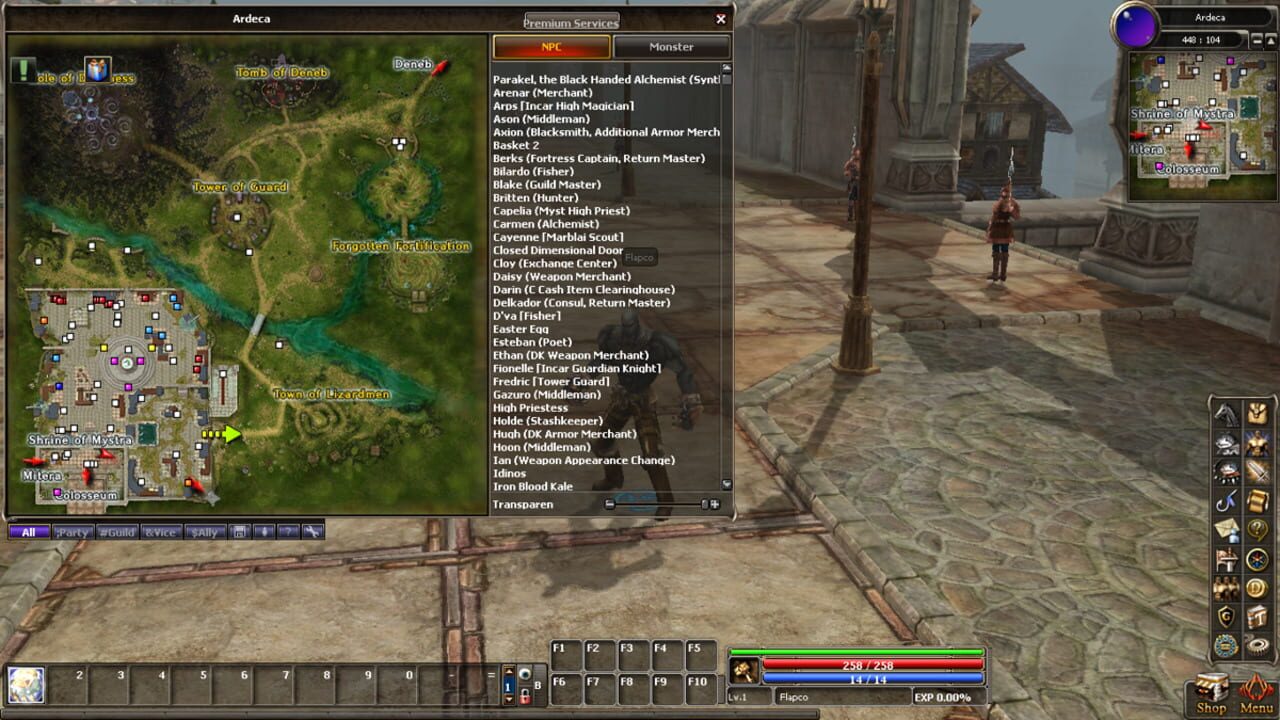Viewport: 1280px width, 720px height.
Task: Open Premium Services
Action: (x=570, y=20)
